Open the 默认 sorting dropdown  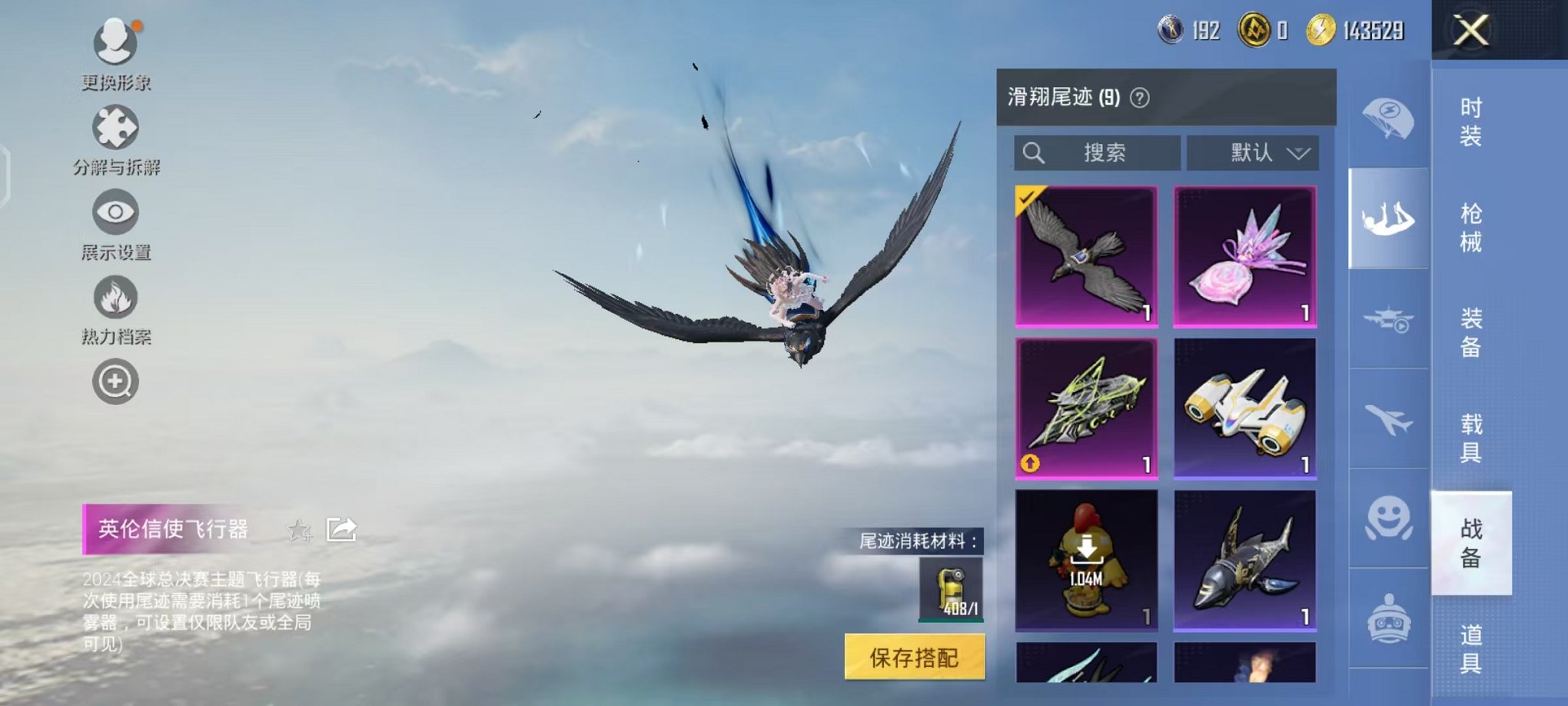point(1251,153)
